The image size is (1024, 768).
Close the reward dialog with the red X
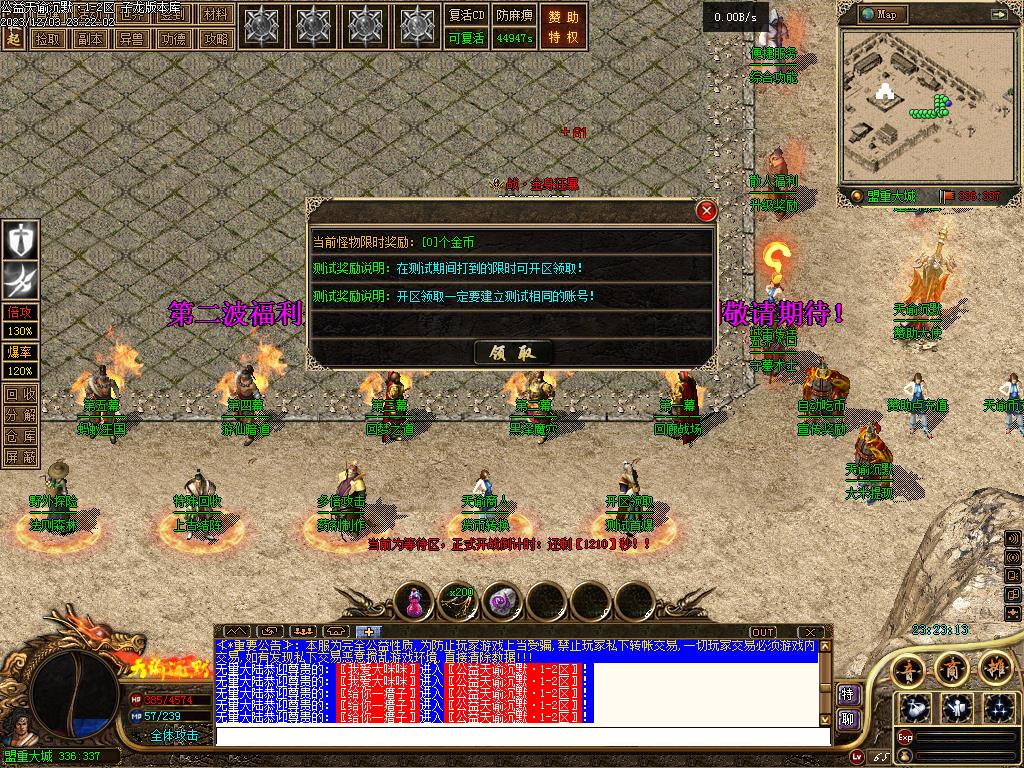706,211
